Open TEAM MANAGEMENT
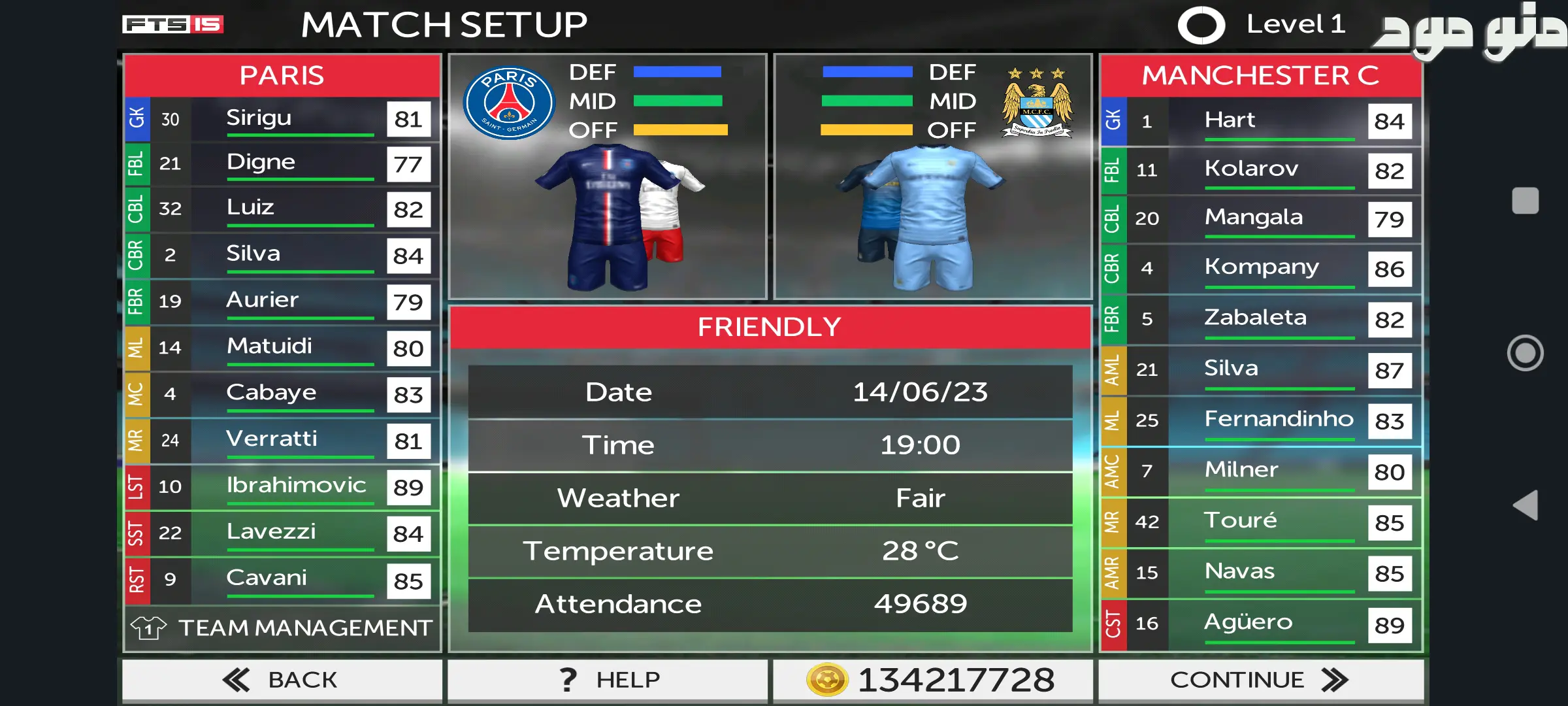The image size is (1568, 706). (282, 628)
